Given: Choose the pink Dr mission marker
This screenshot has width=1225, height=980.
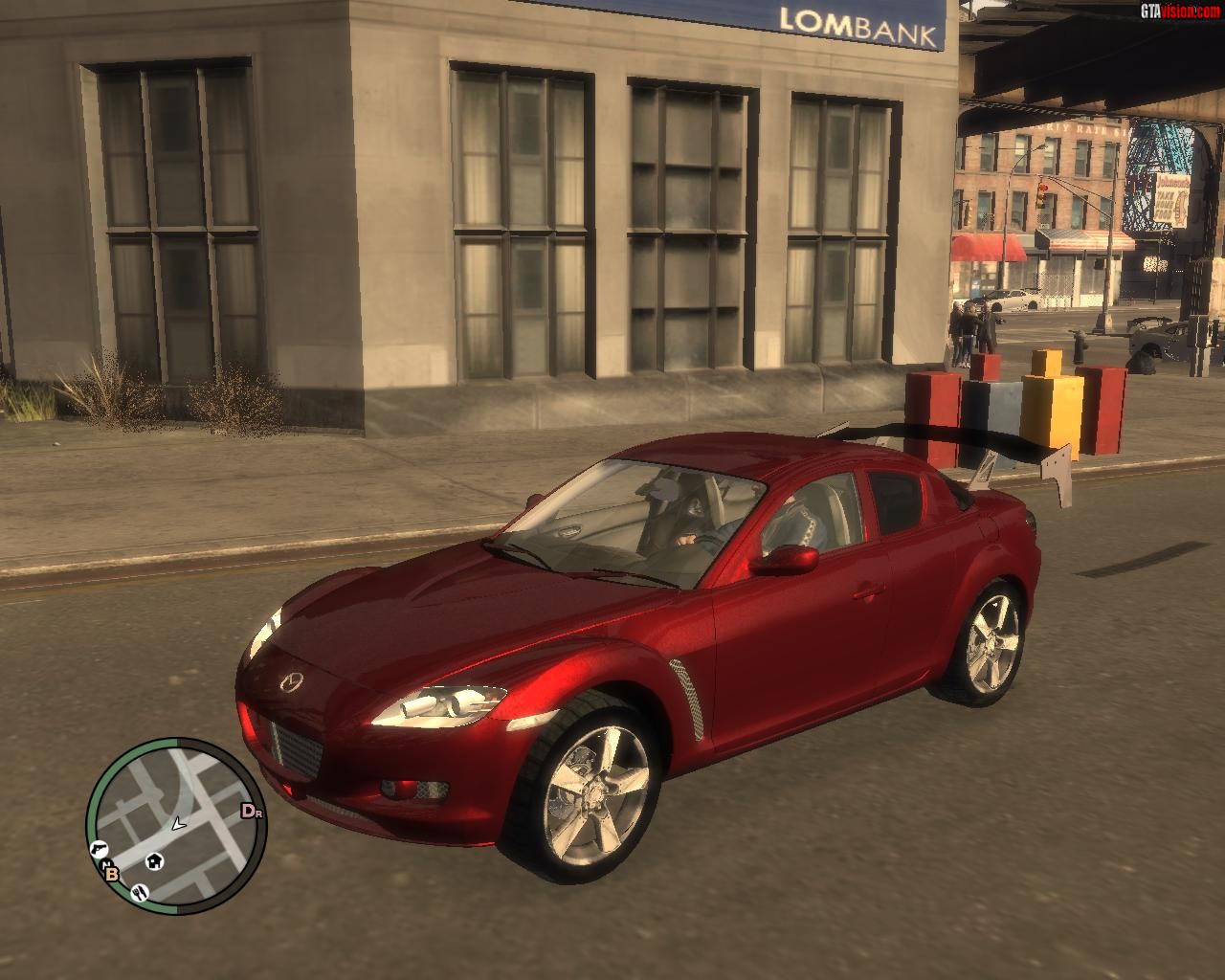Looking at the screenshot, I should click(x=251, y=812).
